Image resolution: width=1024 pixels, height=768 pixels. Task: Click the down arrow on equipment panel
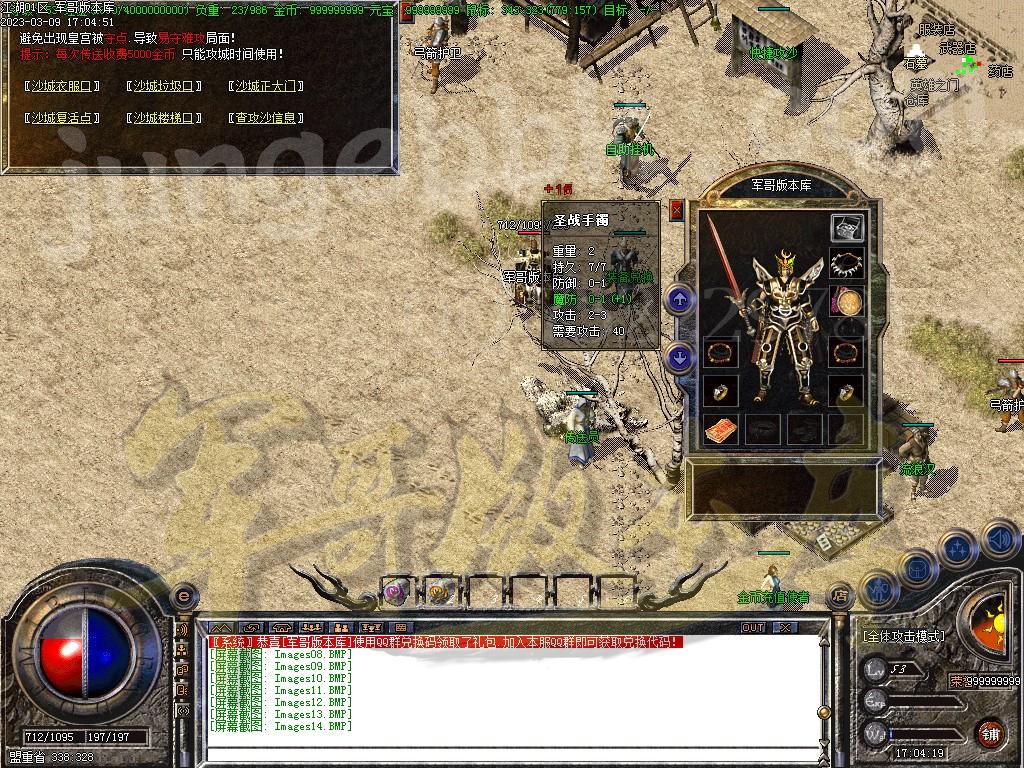click(x=680, y=356)
